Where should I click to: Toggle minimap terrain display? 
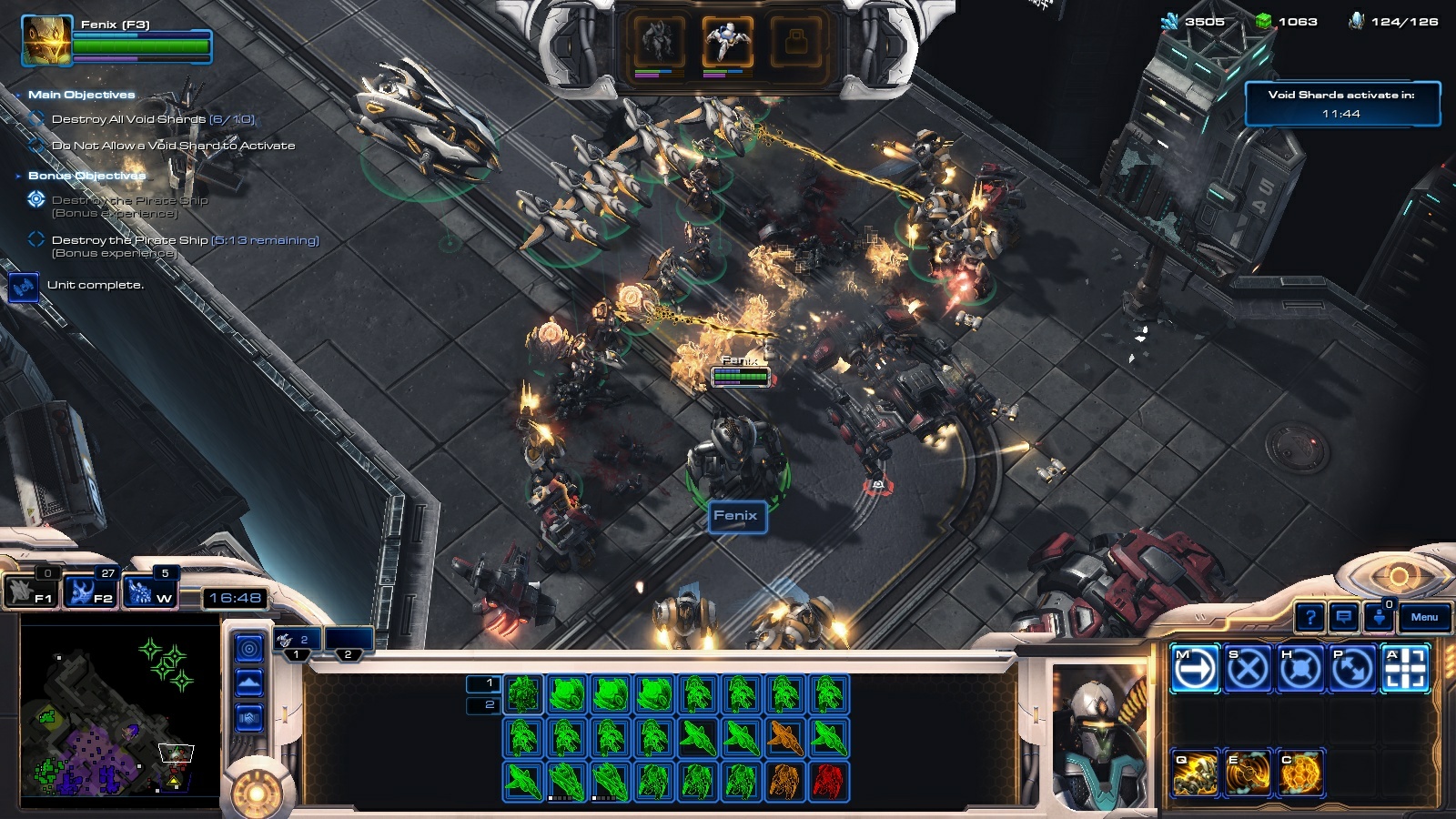point(249,683)
